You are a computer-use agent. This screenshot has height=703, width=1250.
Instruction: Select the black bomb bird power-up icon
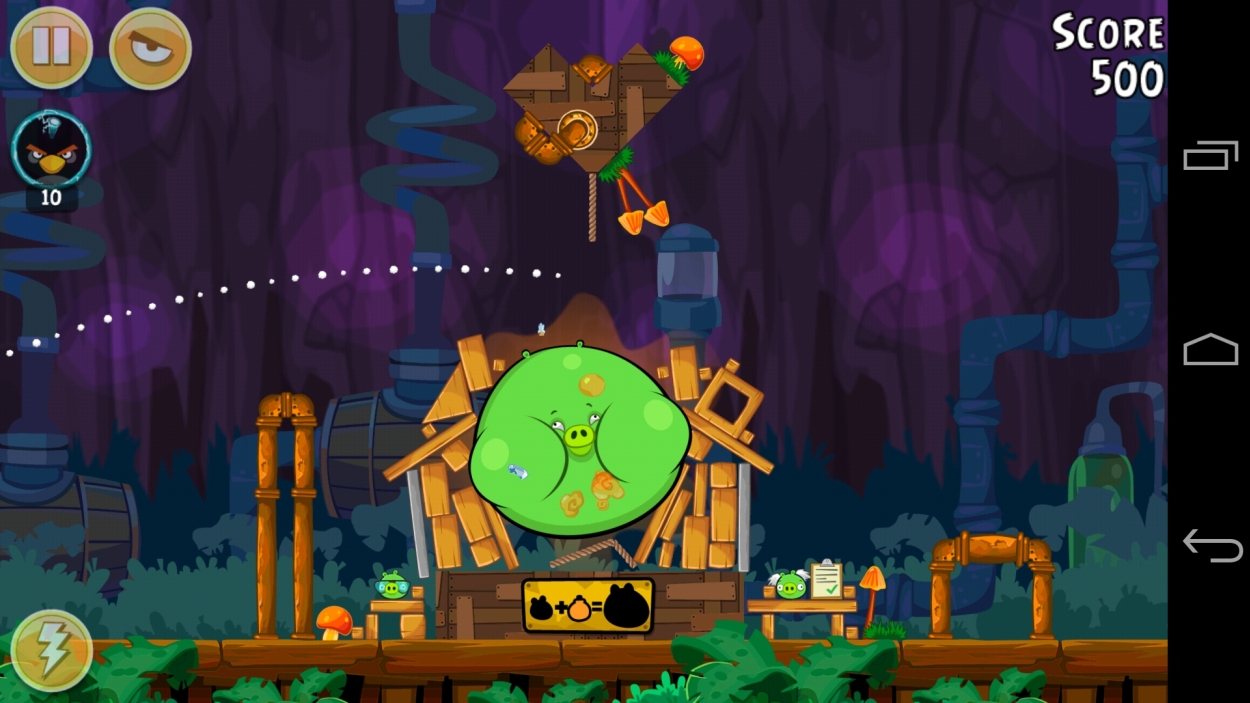click(51, 150)
